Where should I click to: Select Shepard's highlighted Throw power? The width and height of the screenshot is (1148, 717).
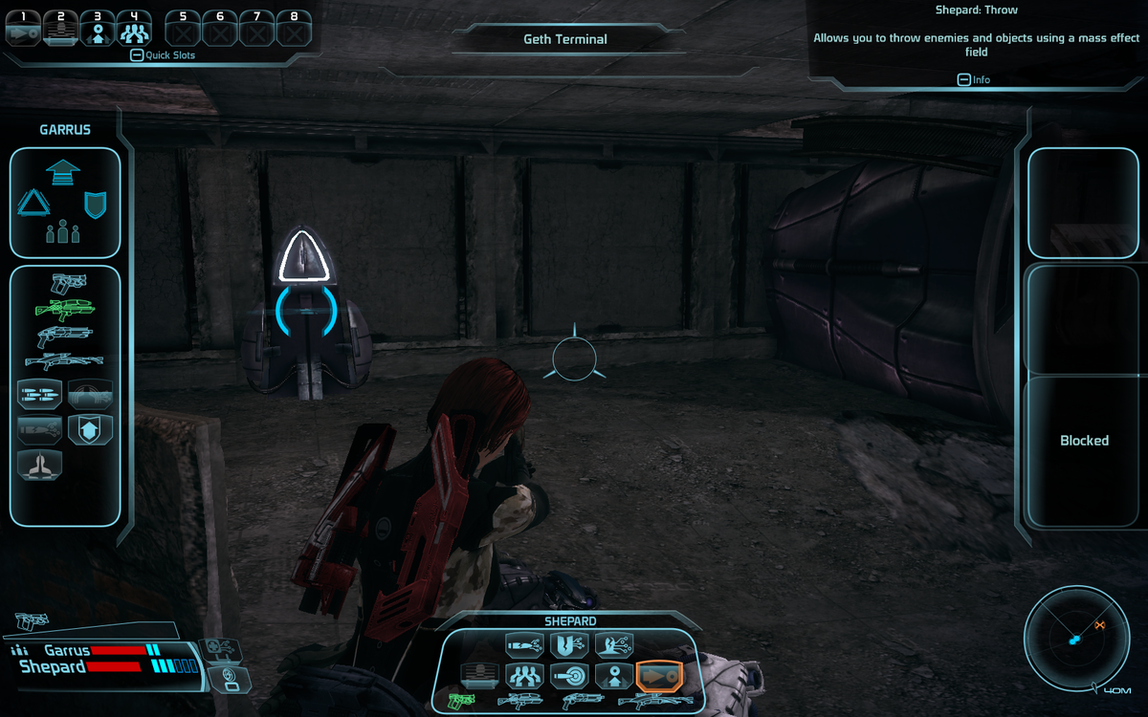tap(658, 676)
